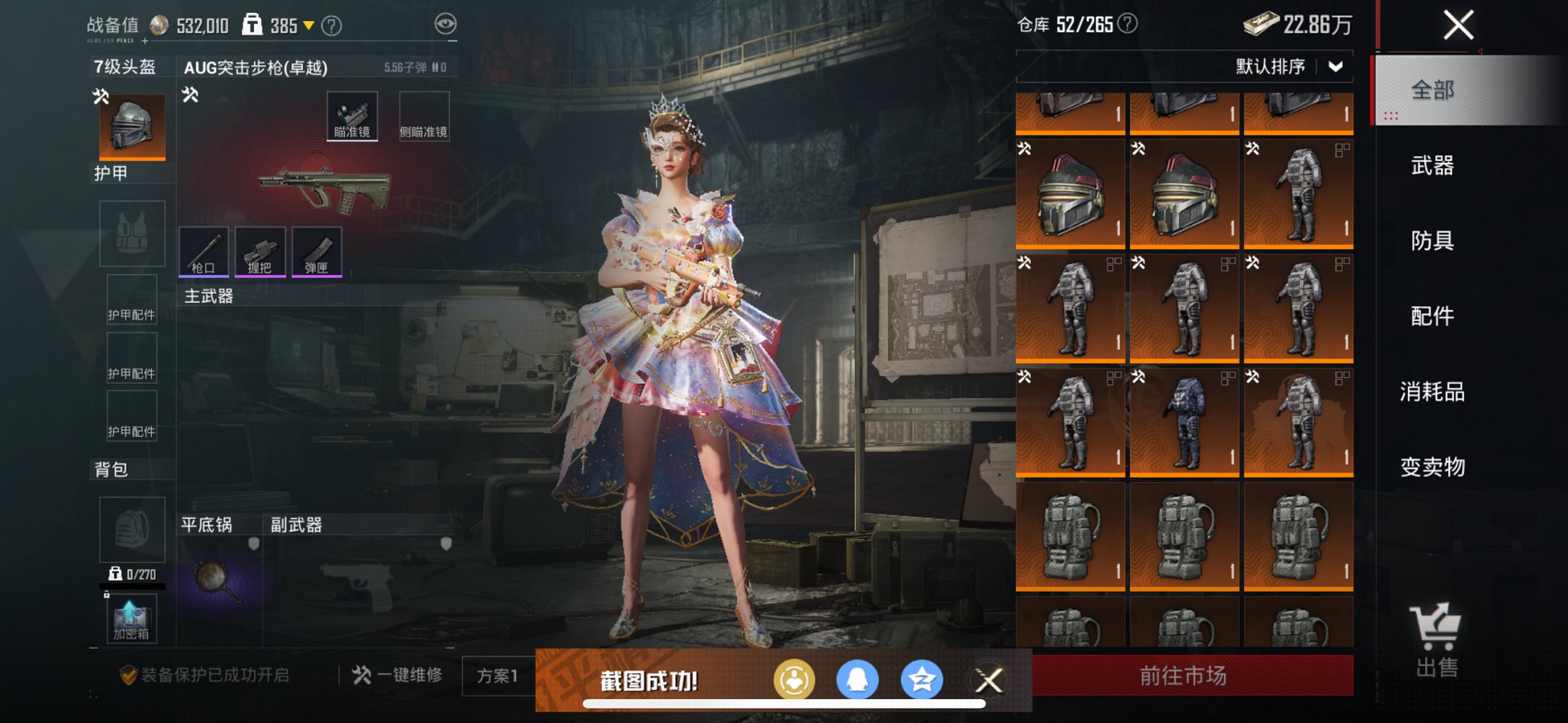The width and height of the screenshot is (1568, 723).
Task: Select a backpack thumbnail in the warehouse grid
Action: pyautogui.click(x=1070, y=535)
